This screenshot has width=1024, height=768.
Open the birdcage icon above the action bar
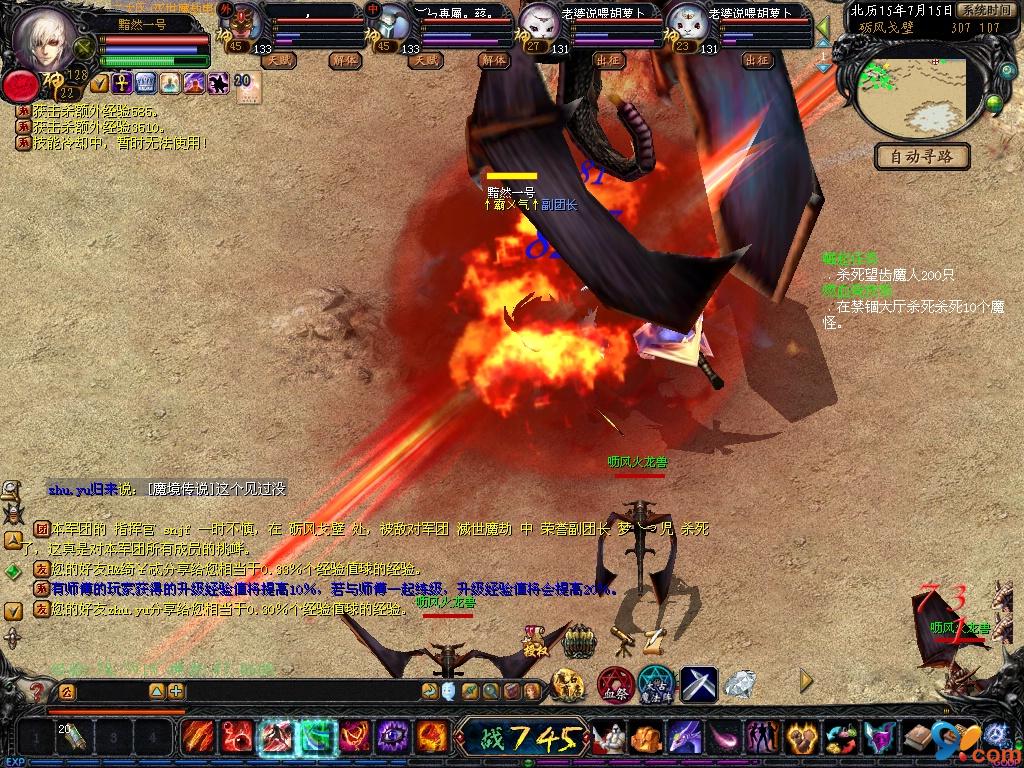point(579,640)
